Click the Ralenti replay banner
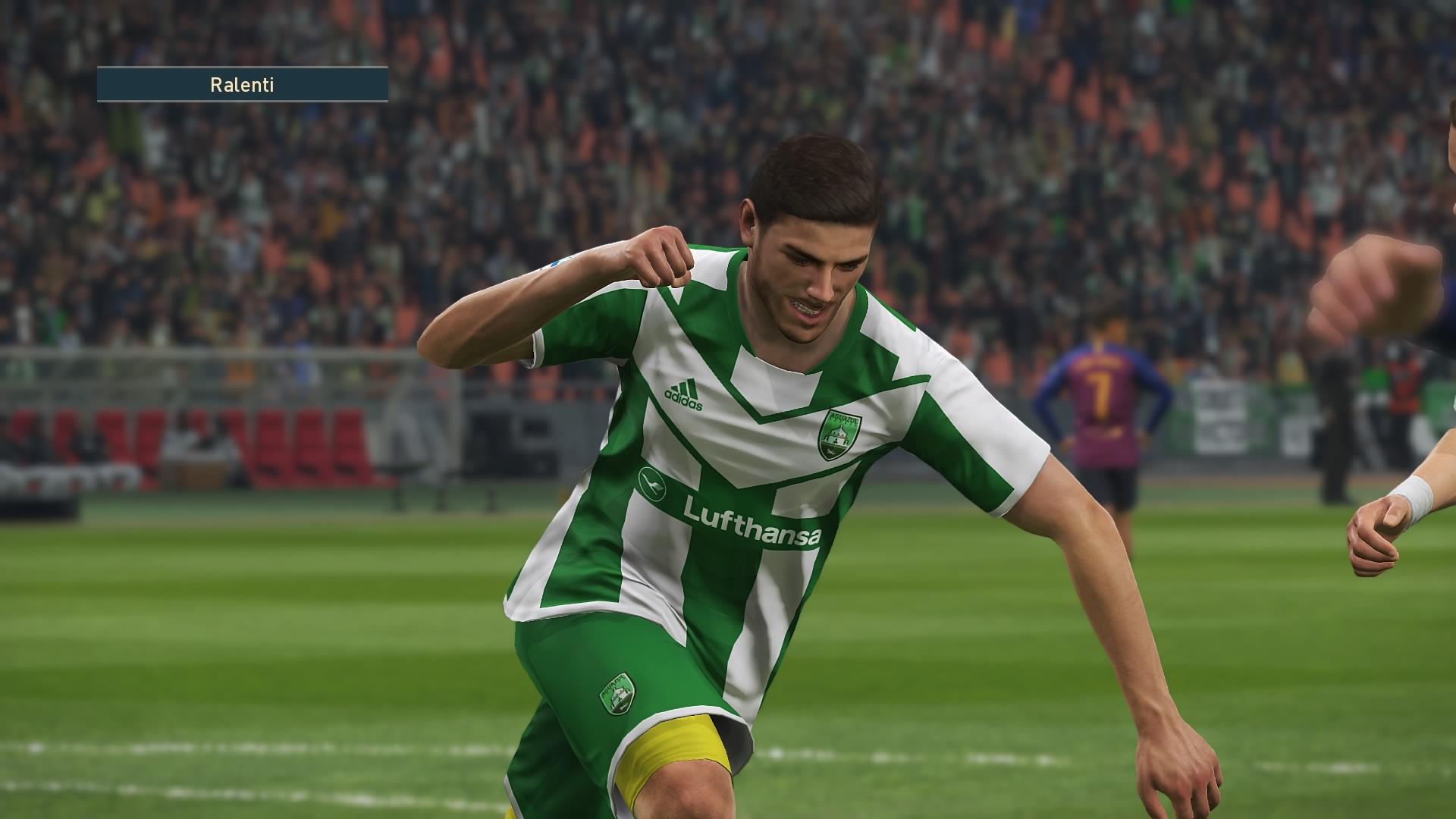This screenshot has width=1456, height=819. (x=242, y=84)
